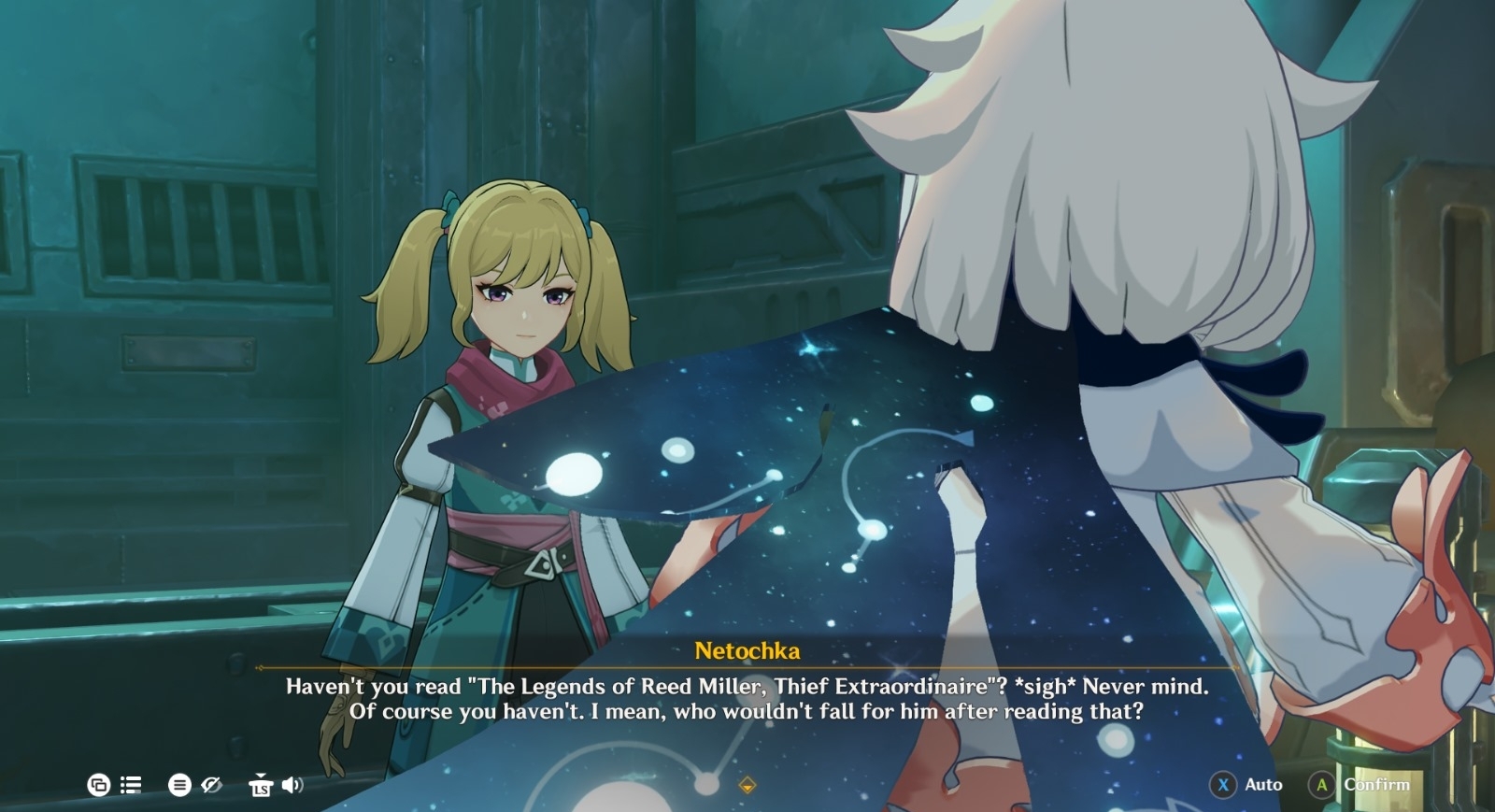The image size is (1495, 812).
Task: Advance dialogue using the yellow diamond arrow
Action: coord(747,785)
